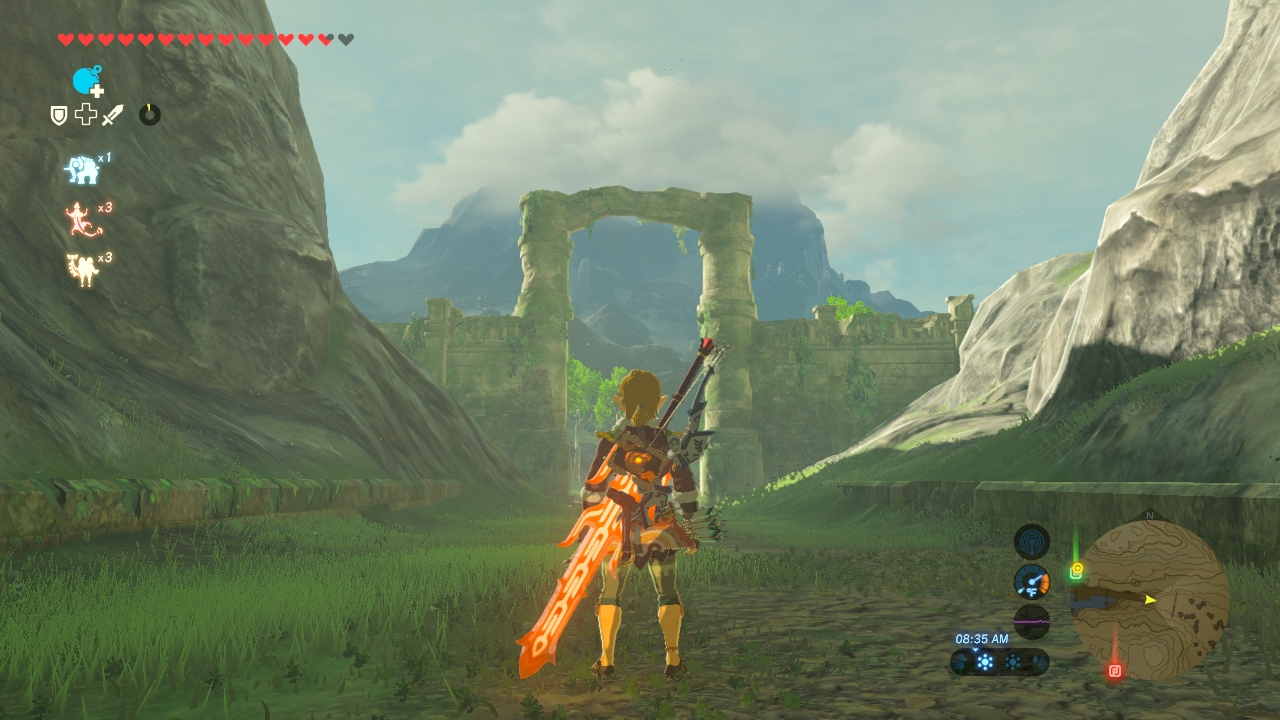Check the temperature gauge icon
The height and width of the screenshot is (720, 1280).
1031,582
